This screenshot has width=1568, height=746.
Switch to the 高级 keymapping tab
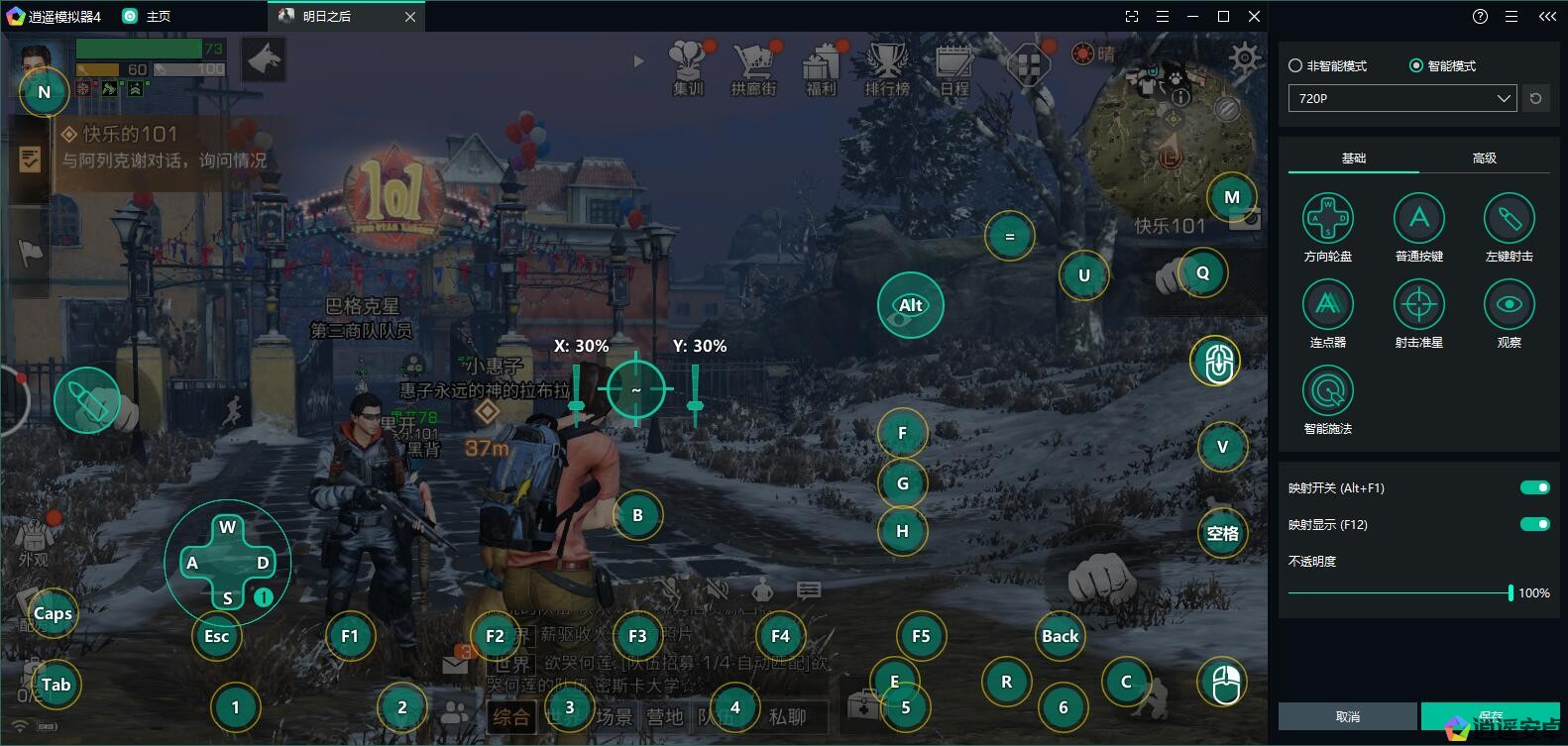click(1484, 159)
